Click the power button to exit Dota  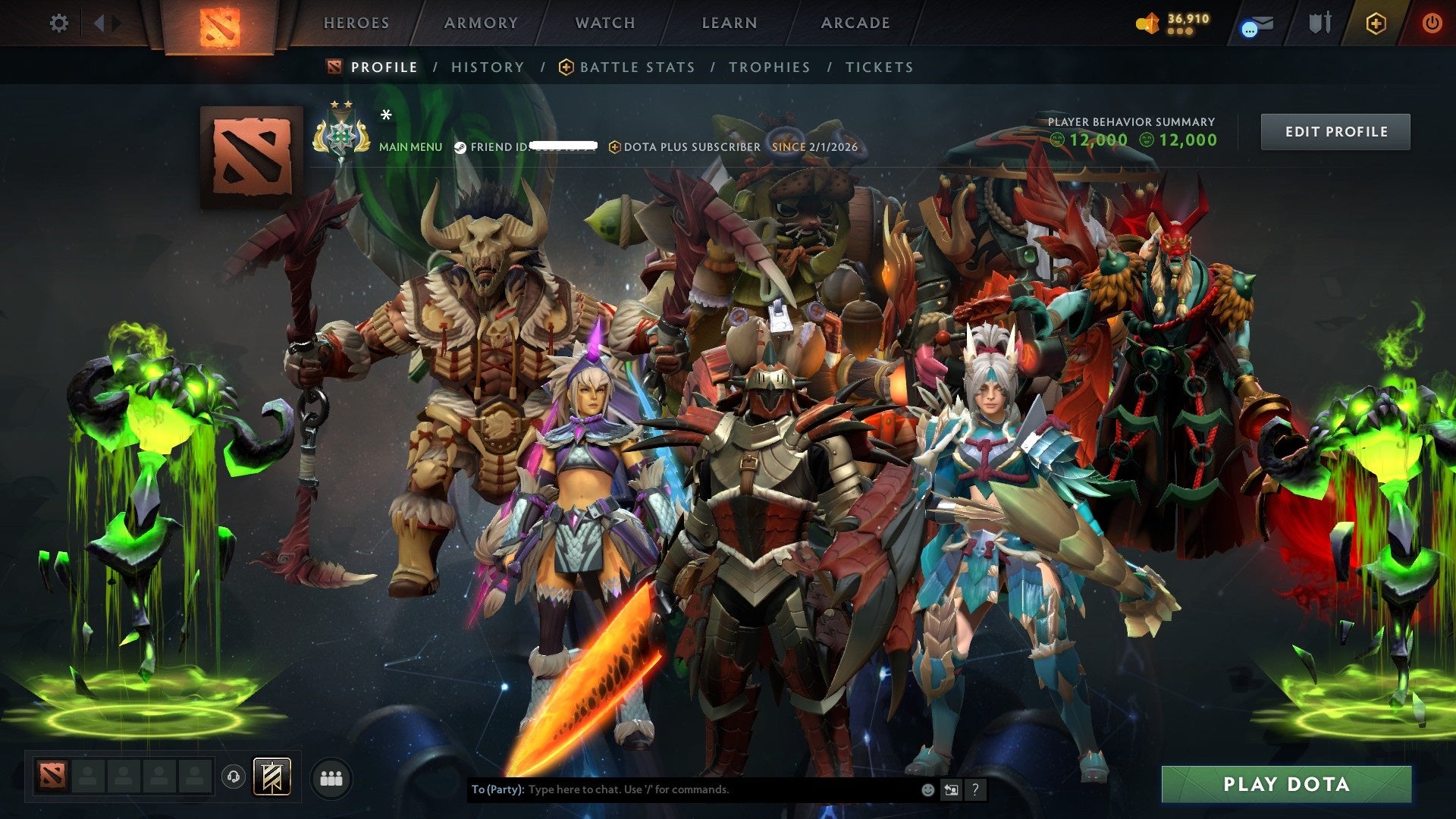coord(1432,23)
